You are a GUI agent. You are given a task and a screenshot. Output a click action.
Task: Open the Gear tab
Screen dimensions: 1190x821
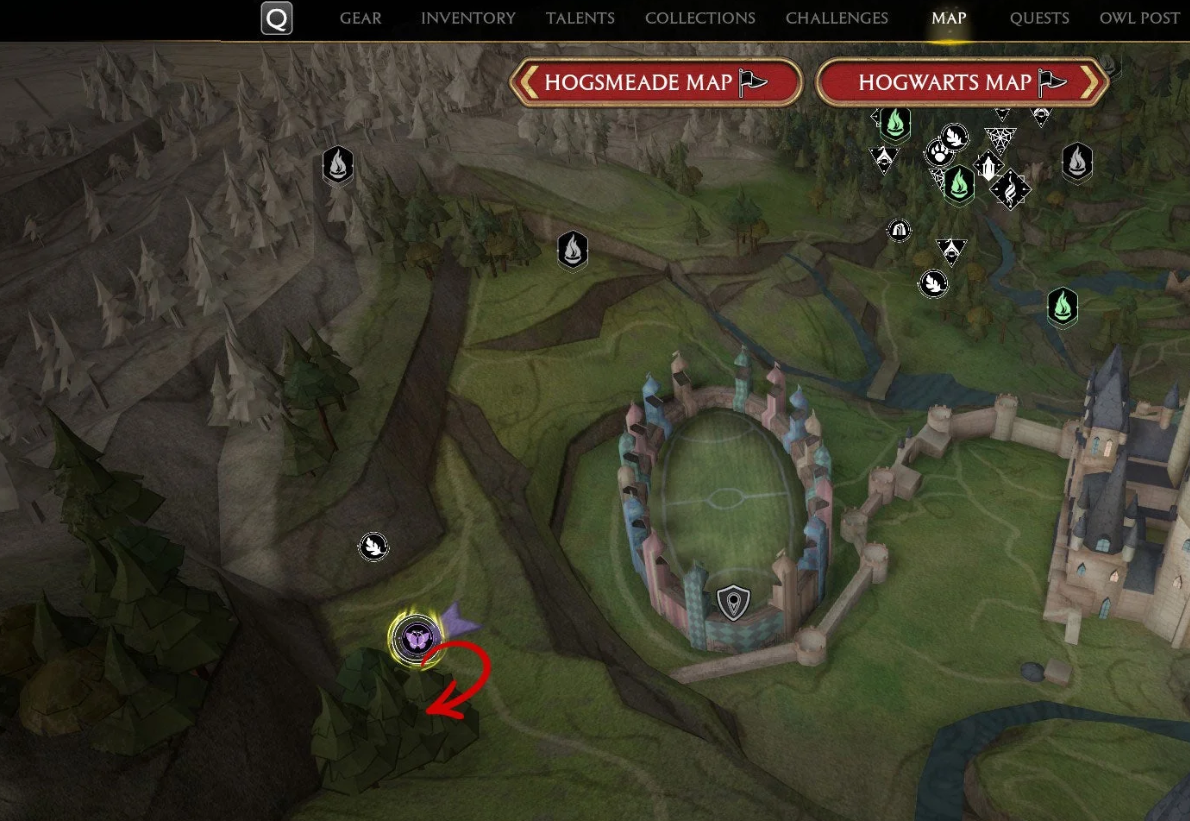pyautogui.click(x=360, y=18)
